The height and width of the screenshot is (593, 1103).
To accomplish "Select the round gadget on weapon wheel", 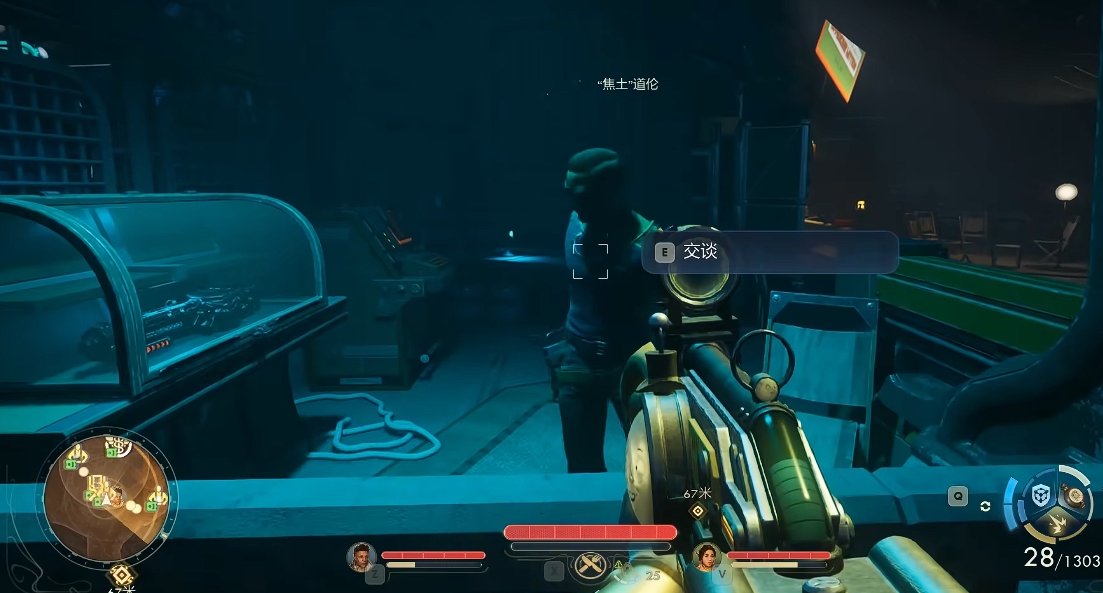I will (x=1074, y=494).
